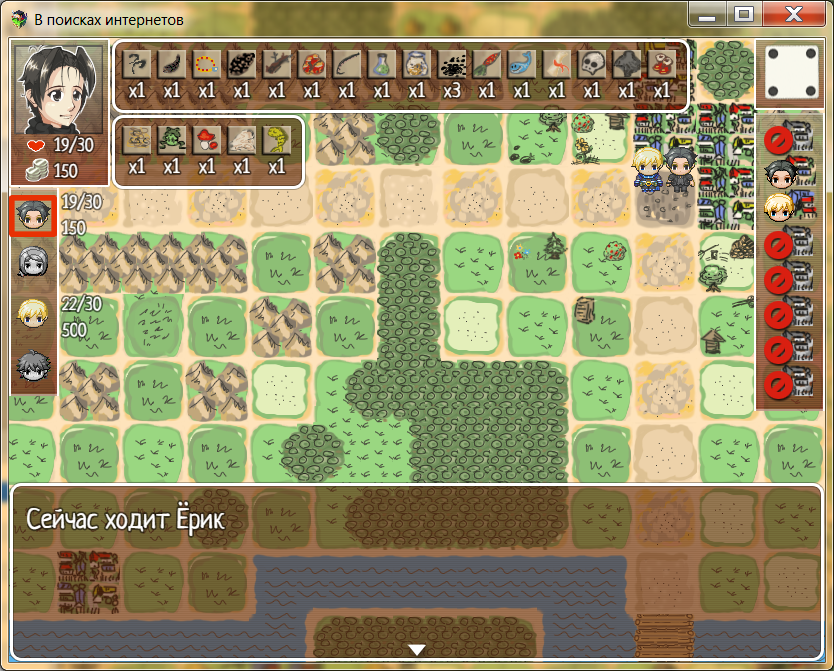Choose the green potion flask item
The width and height of the screenshot is (834, 671).
tap(381, 65)
